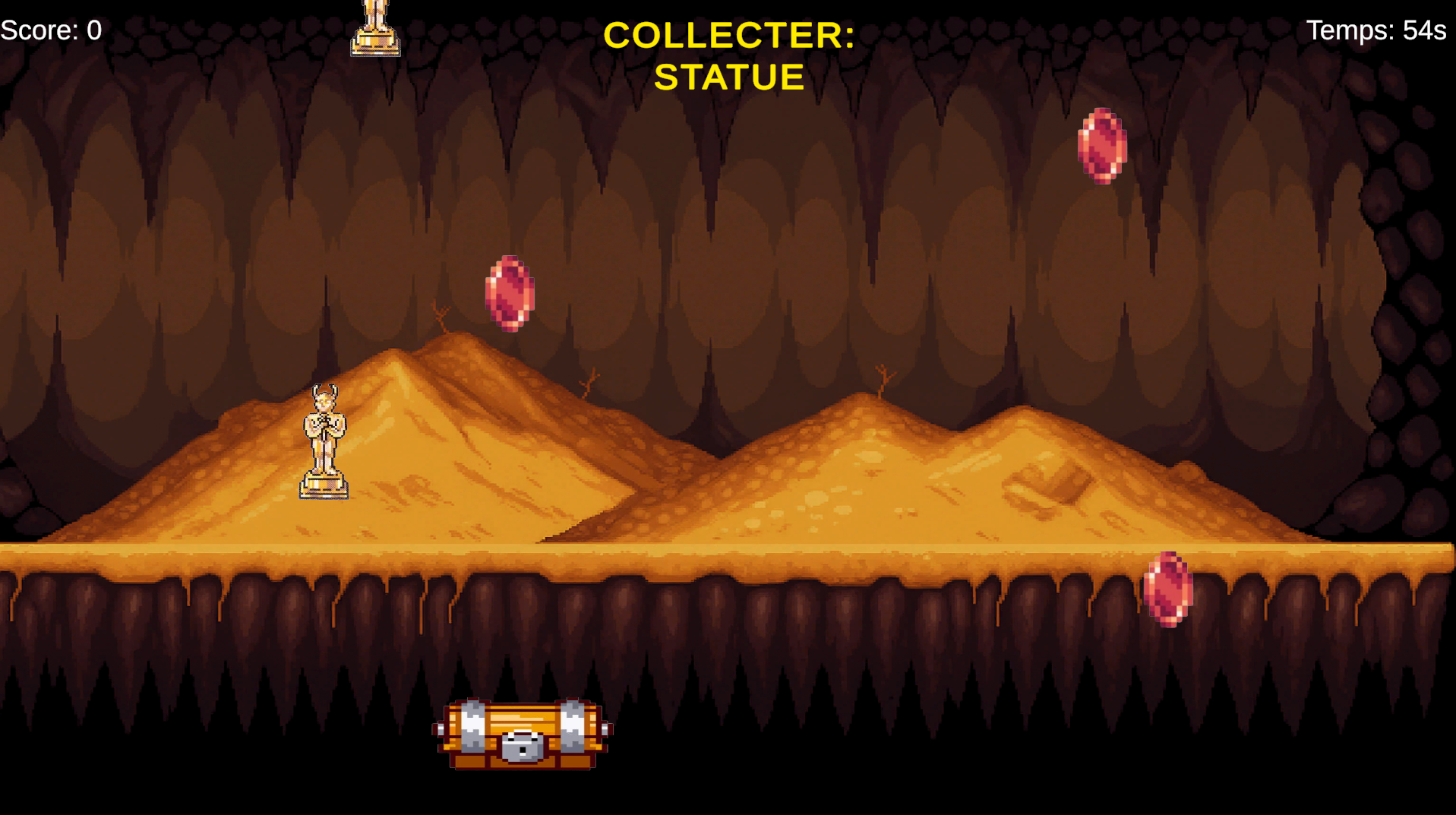The image size is (1456, 815).
Task: Collect the golden statue on the sand mound
Action: point(326,441)
